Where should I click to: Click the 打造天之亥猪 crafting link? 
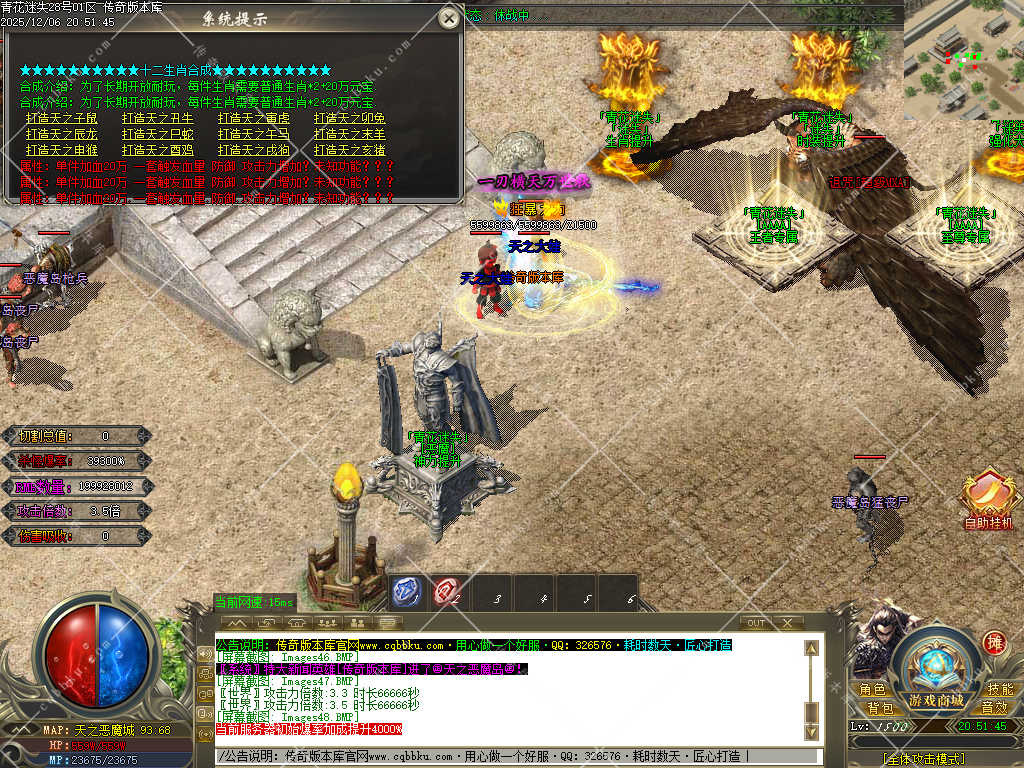350,150
